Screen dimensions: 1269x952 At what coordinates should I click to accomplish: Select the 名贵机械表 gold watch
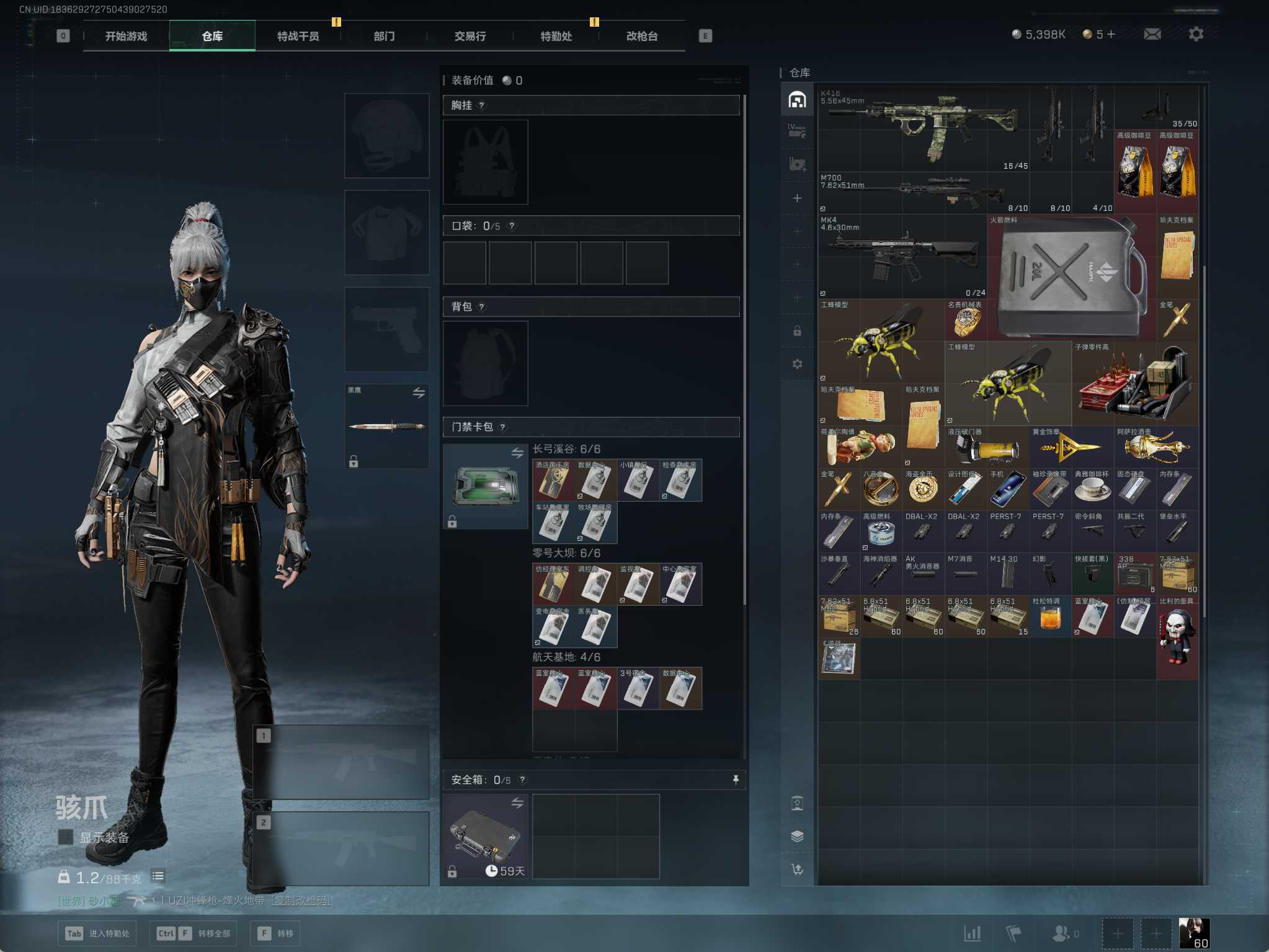[965, 321]
